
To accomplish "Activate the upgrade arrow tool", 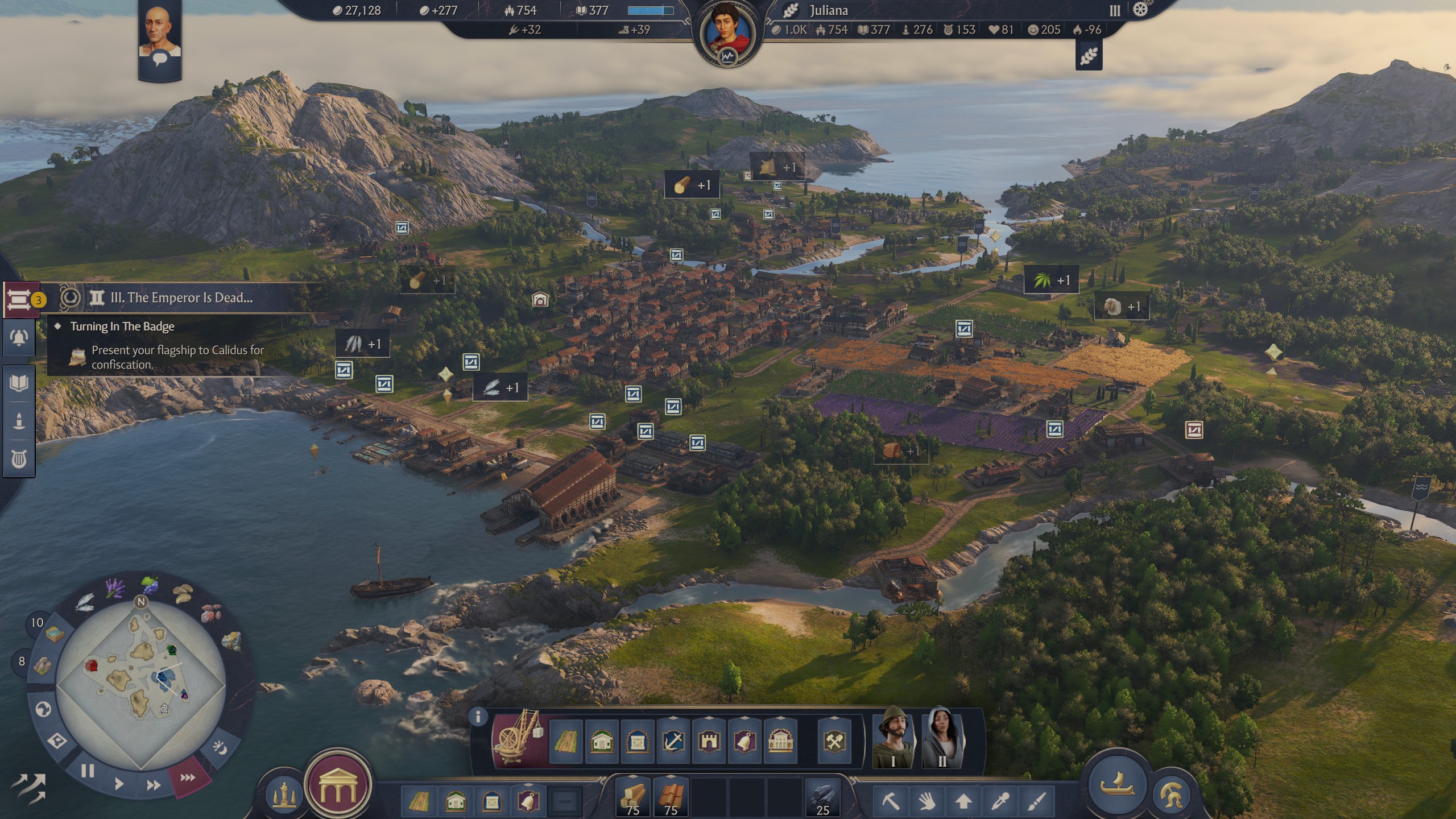I will click(963, 802).
